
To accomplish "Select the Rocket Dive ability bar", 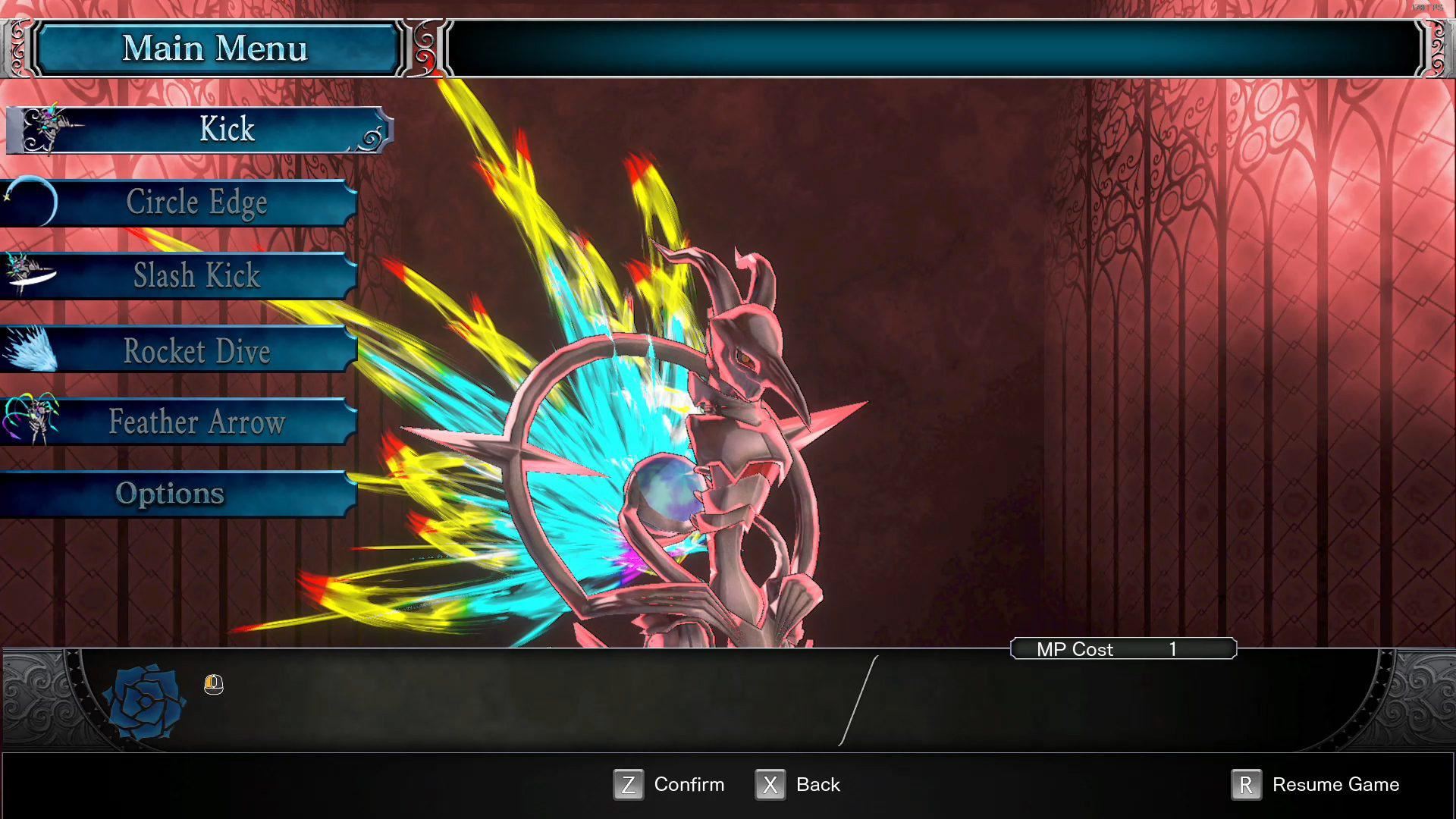I will tap(197, 350).
